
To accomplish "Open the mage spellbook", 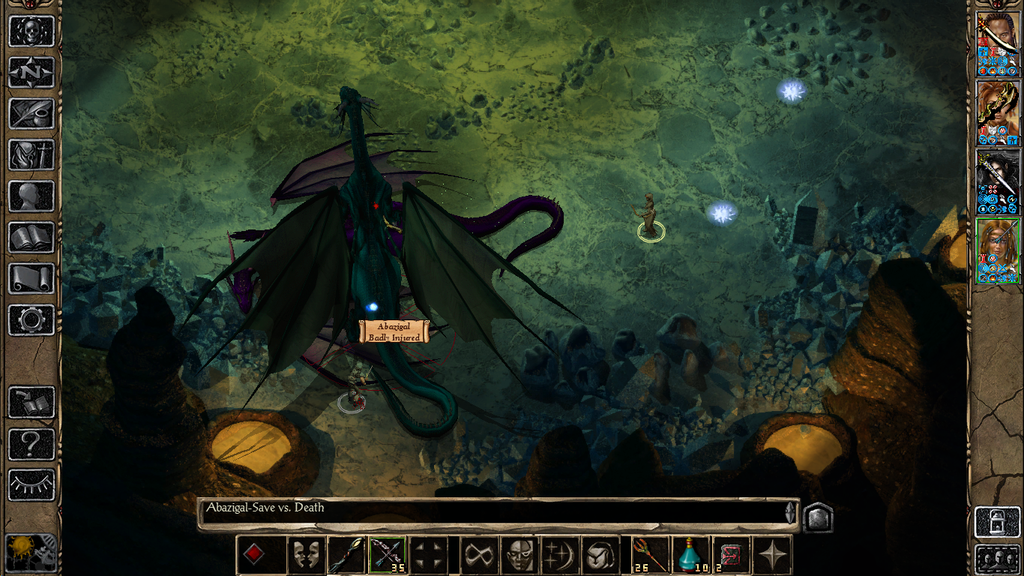I will pyautogui.click(x=31, y=237).
